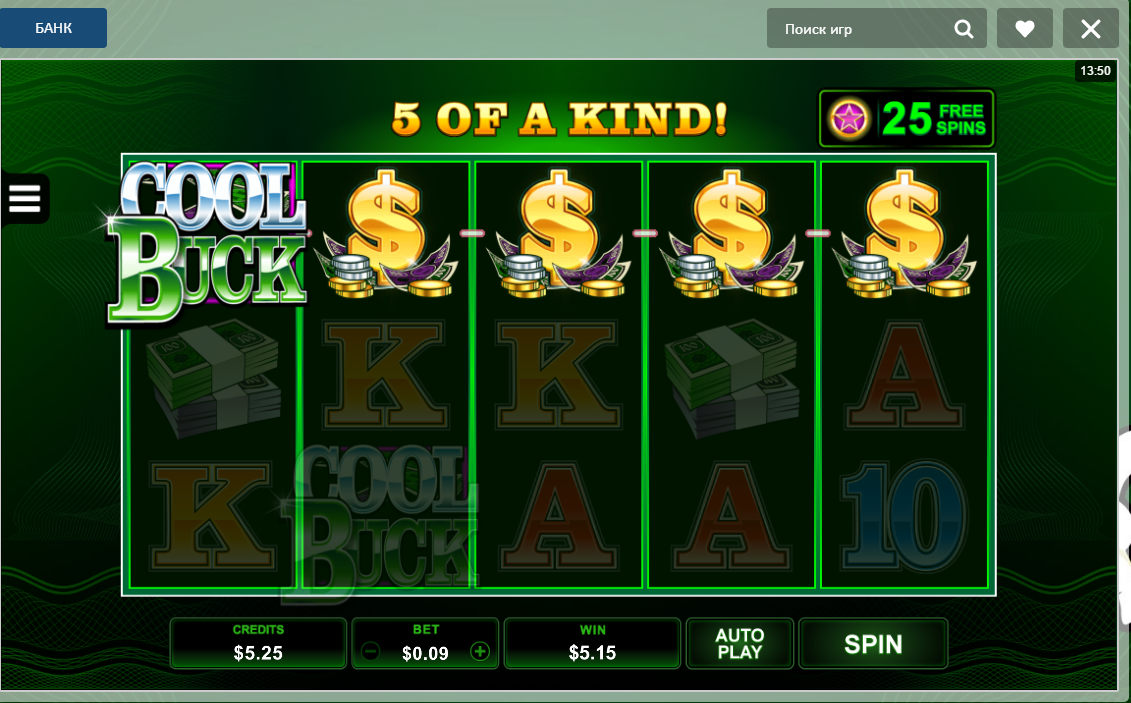The height and width of the screenshot is (703, 1131).
Task: Click the Поиск игр search field
Action: point(860,29)
